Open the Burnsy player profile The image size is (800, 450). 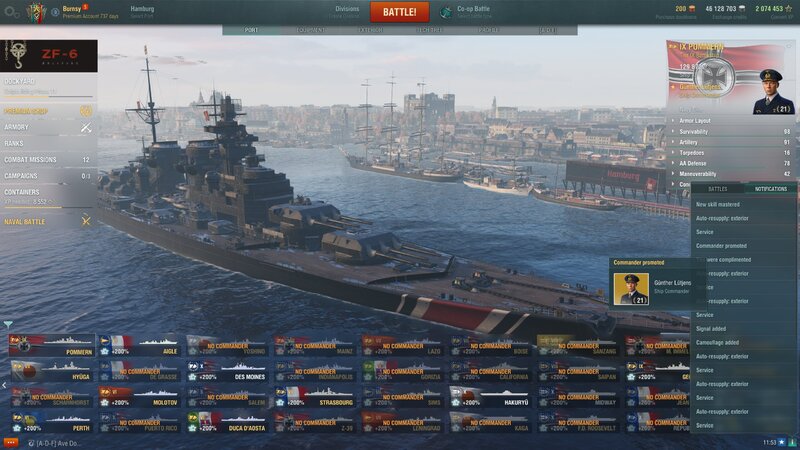(x=72, y=8)
